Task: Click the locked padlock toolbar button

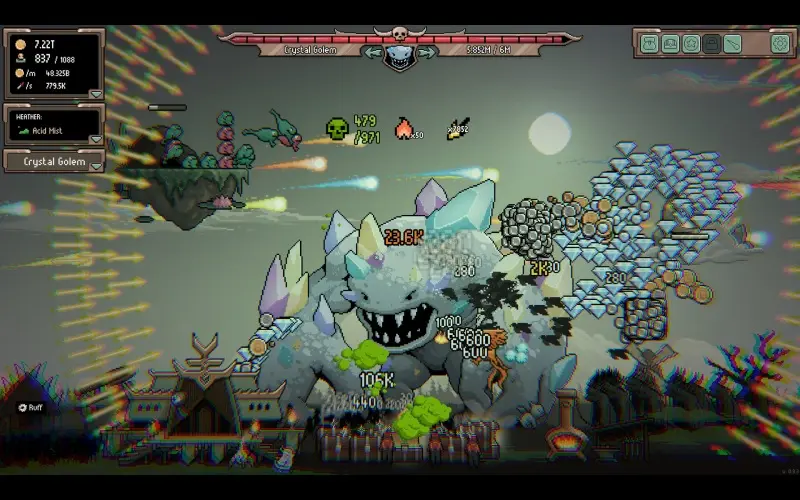Action: (x=711, y=43)
